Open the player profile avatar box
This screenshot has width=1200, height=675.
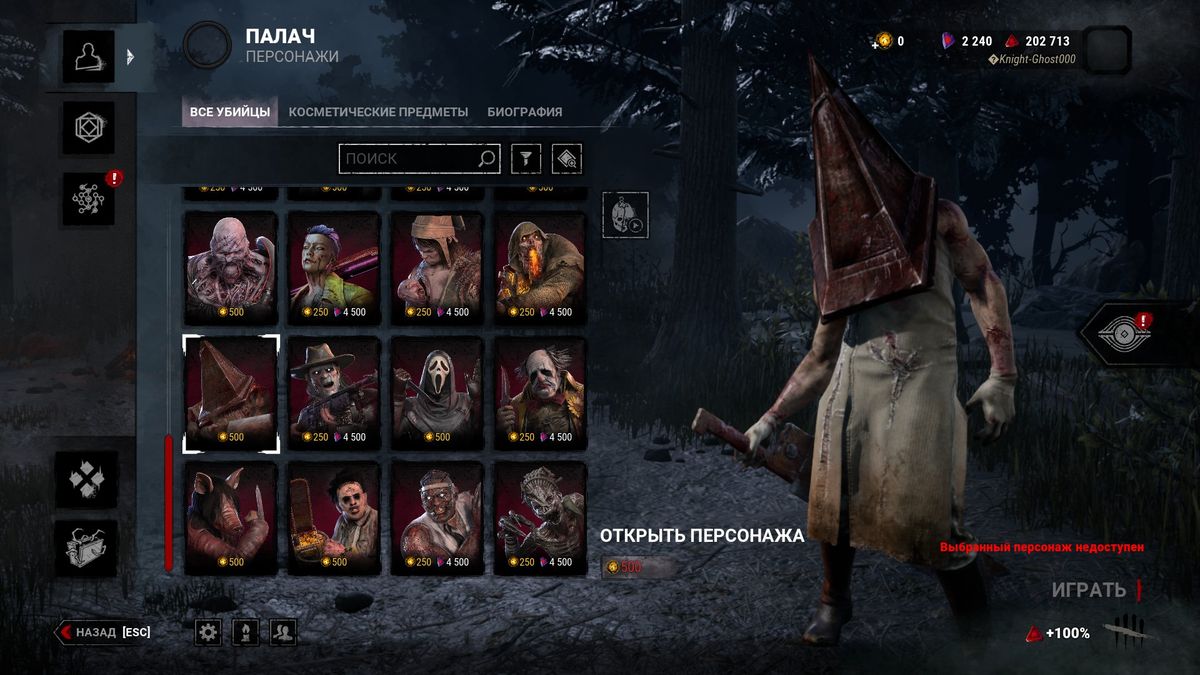pyautogui.click(x=1107, y=50)
